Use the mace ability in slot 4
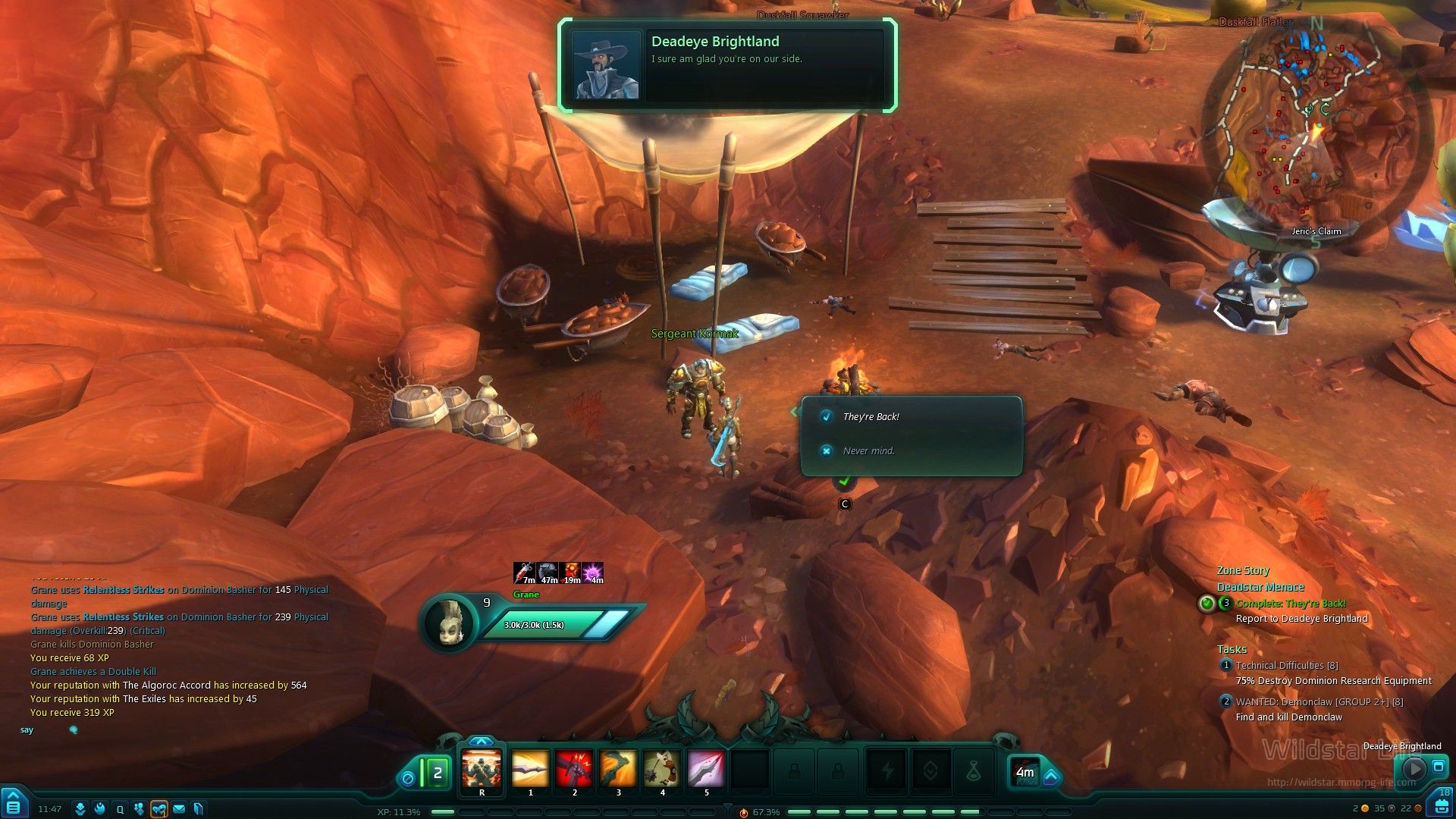Viewport: 1456px width, 819px height. 662,769
